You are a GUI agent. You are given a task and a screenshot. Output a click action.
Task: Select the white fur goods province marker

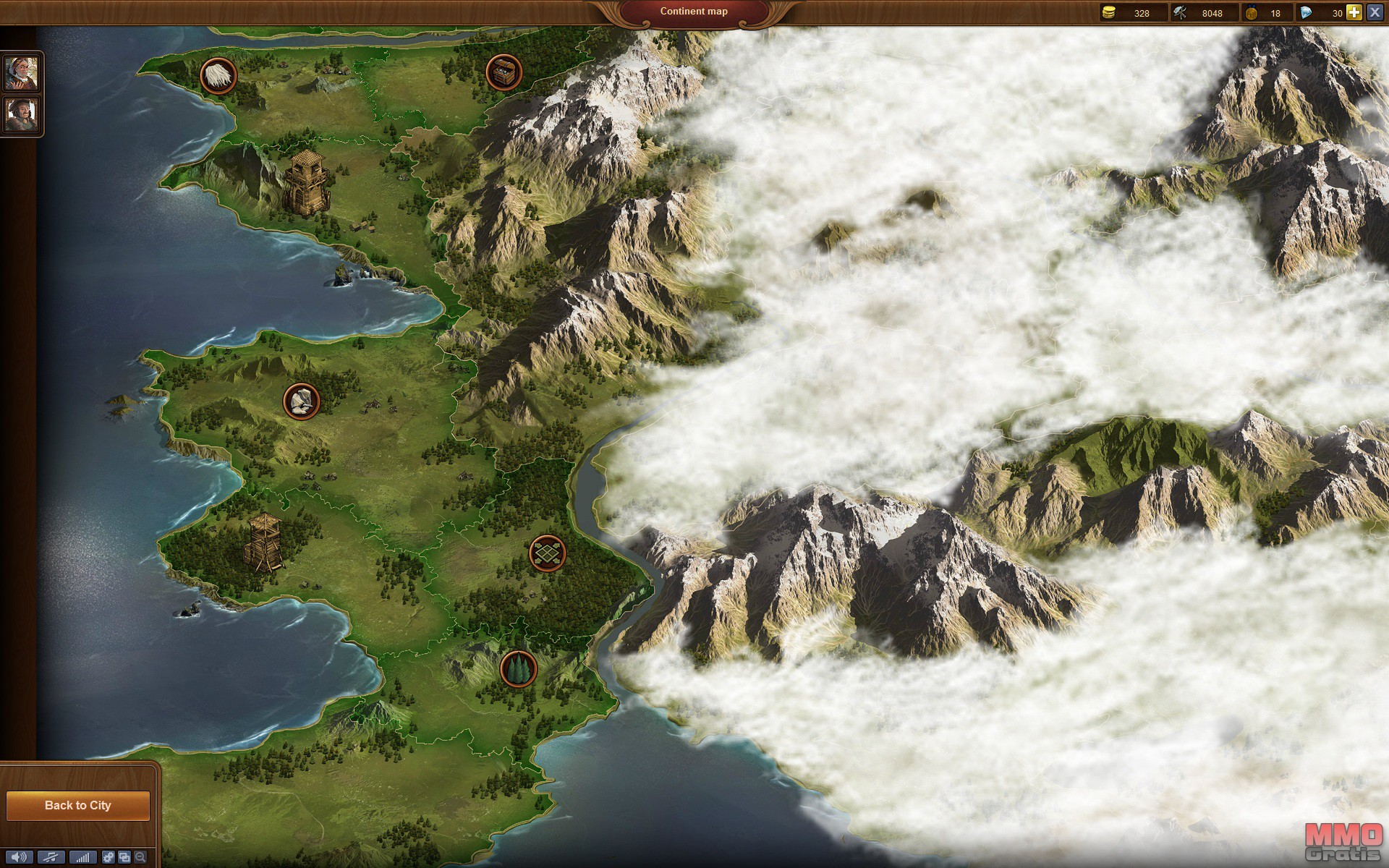(x=218, y=75)
